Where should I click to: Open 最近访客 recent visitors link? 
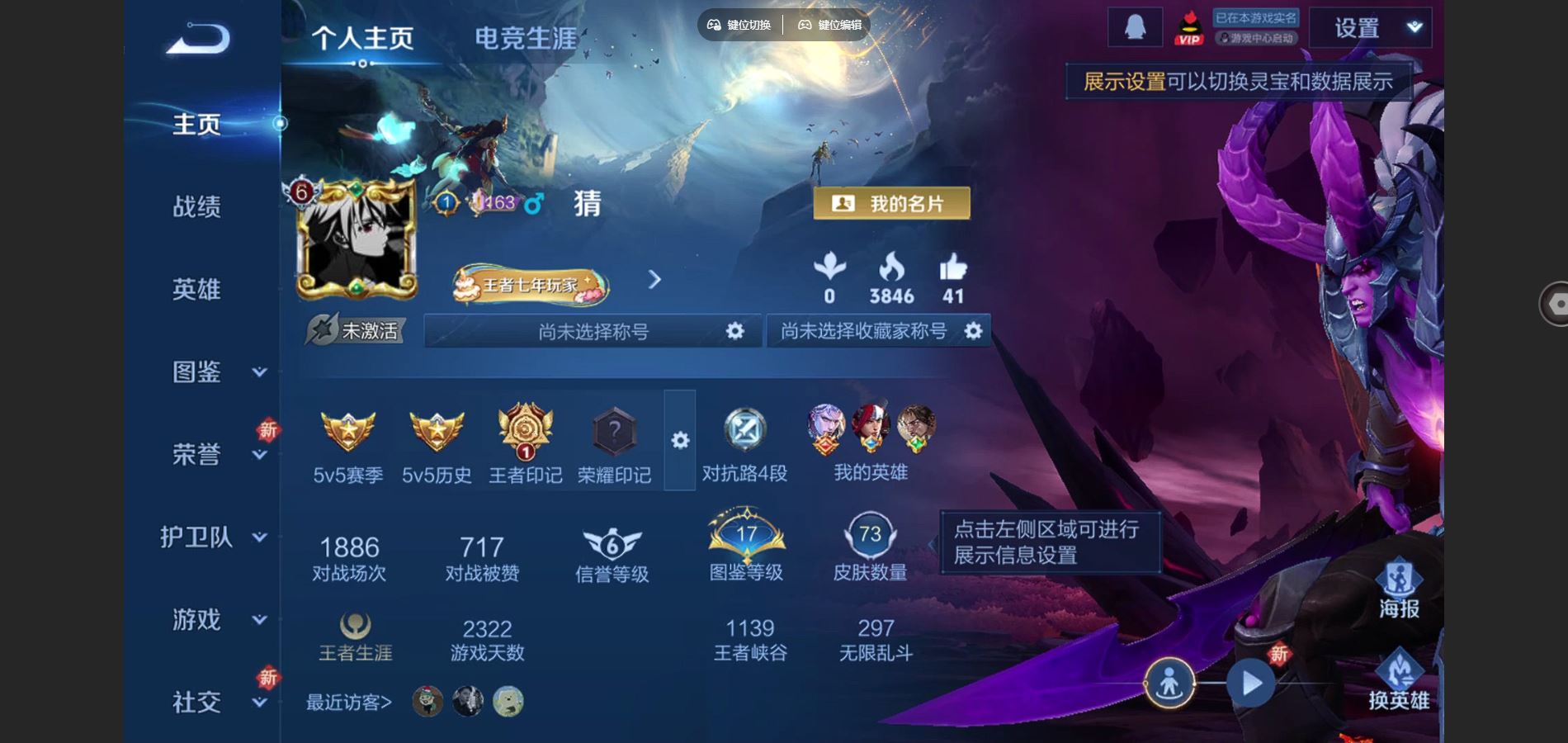coord(347,702)
